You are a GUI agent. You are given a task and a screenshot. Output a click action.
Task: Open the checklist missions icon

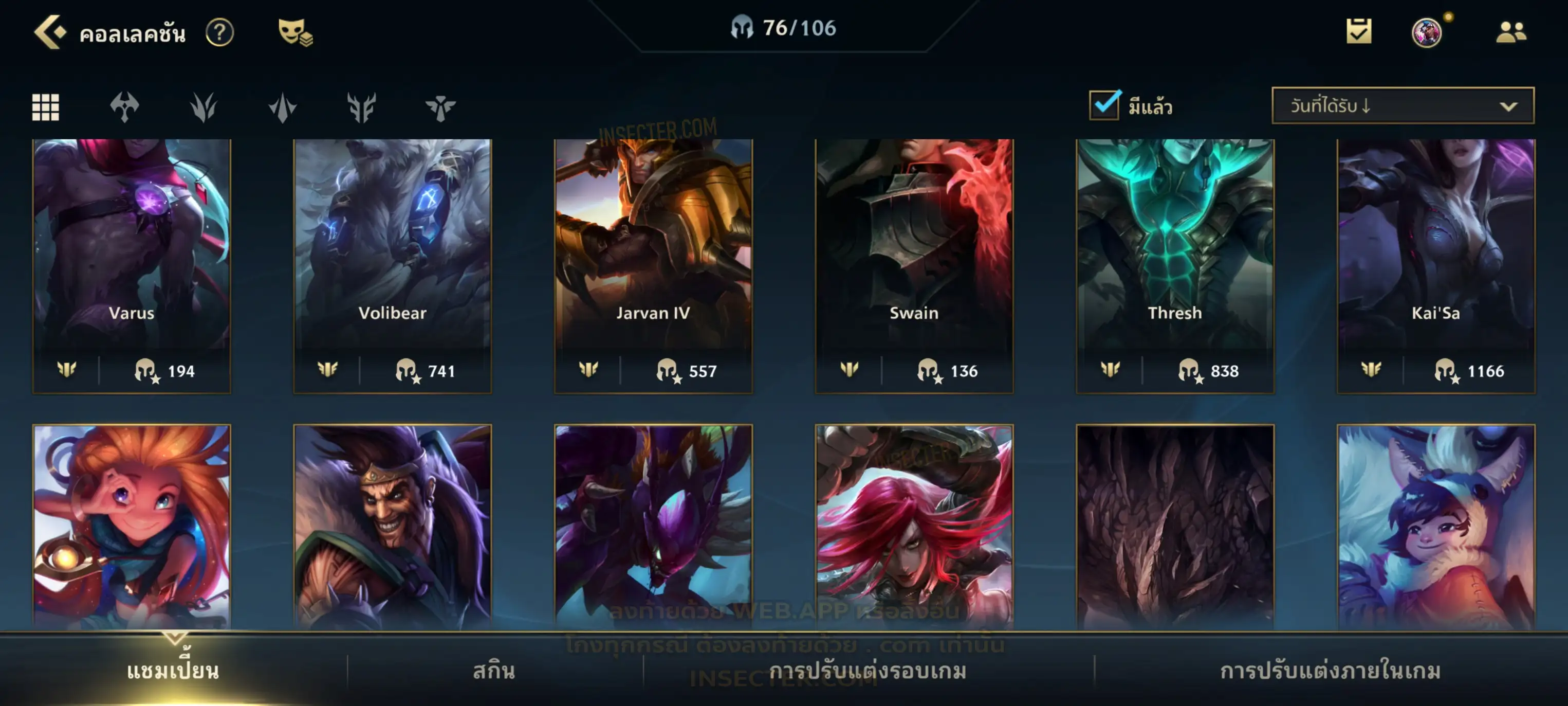(1358, 32)
